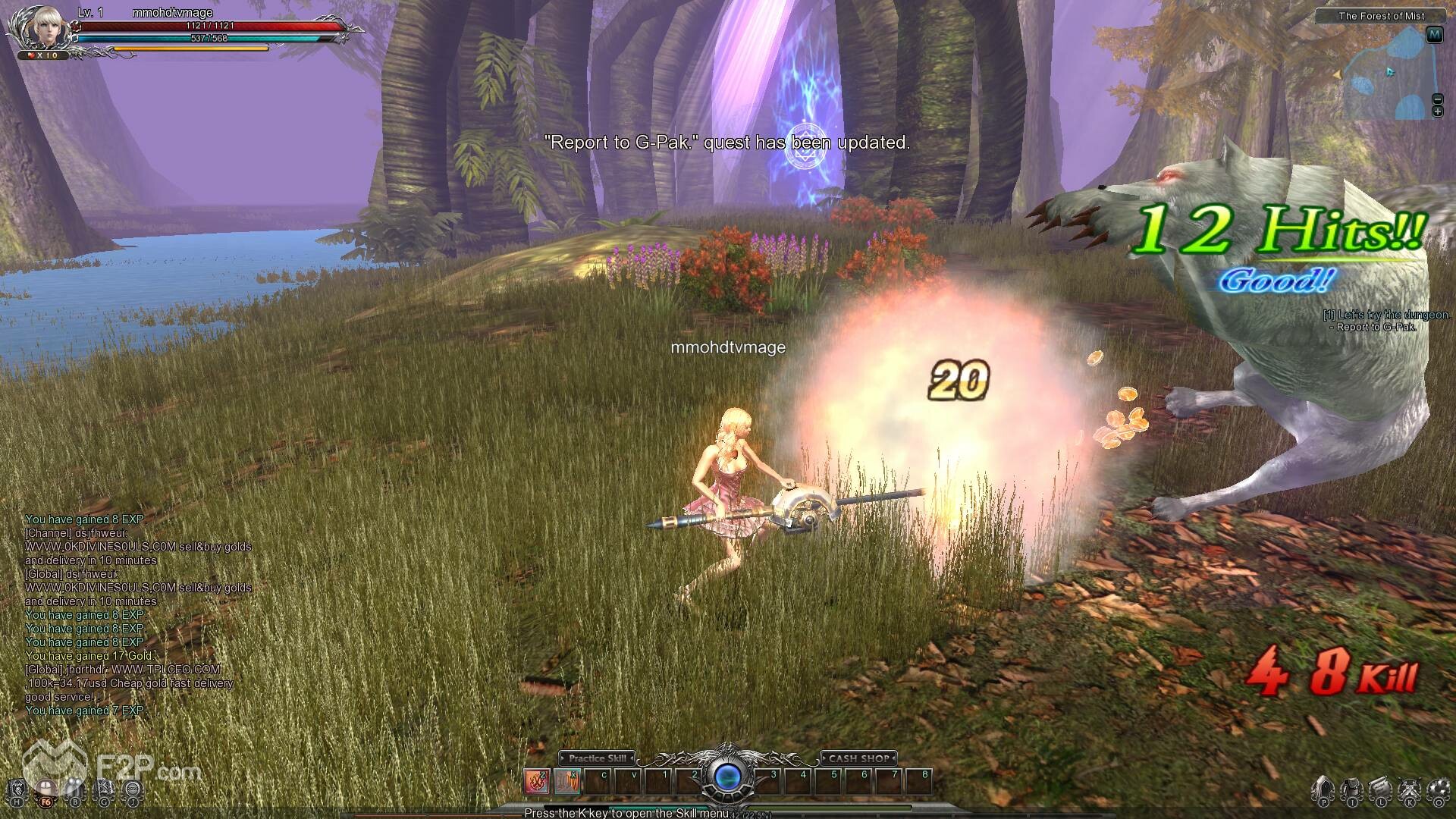Open the world map with the M button
Image resolution: width=1456 pixels, height=819 pixels.
pos(1434,35)
